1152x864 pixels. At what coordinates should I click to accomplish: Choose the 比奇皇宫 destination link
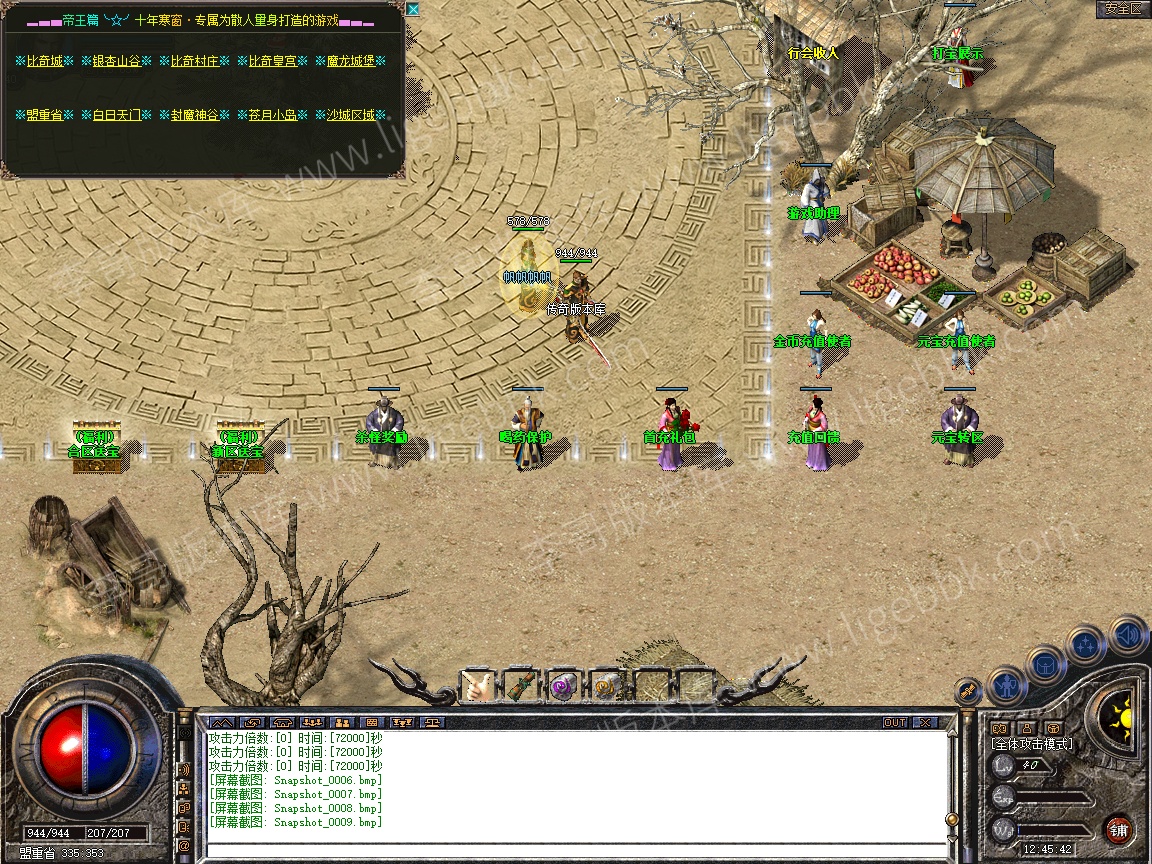tap(272, 61)
